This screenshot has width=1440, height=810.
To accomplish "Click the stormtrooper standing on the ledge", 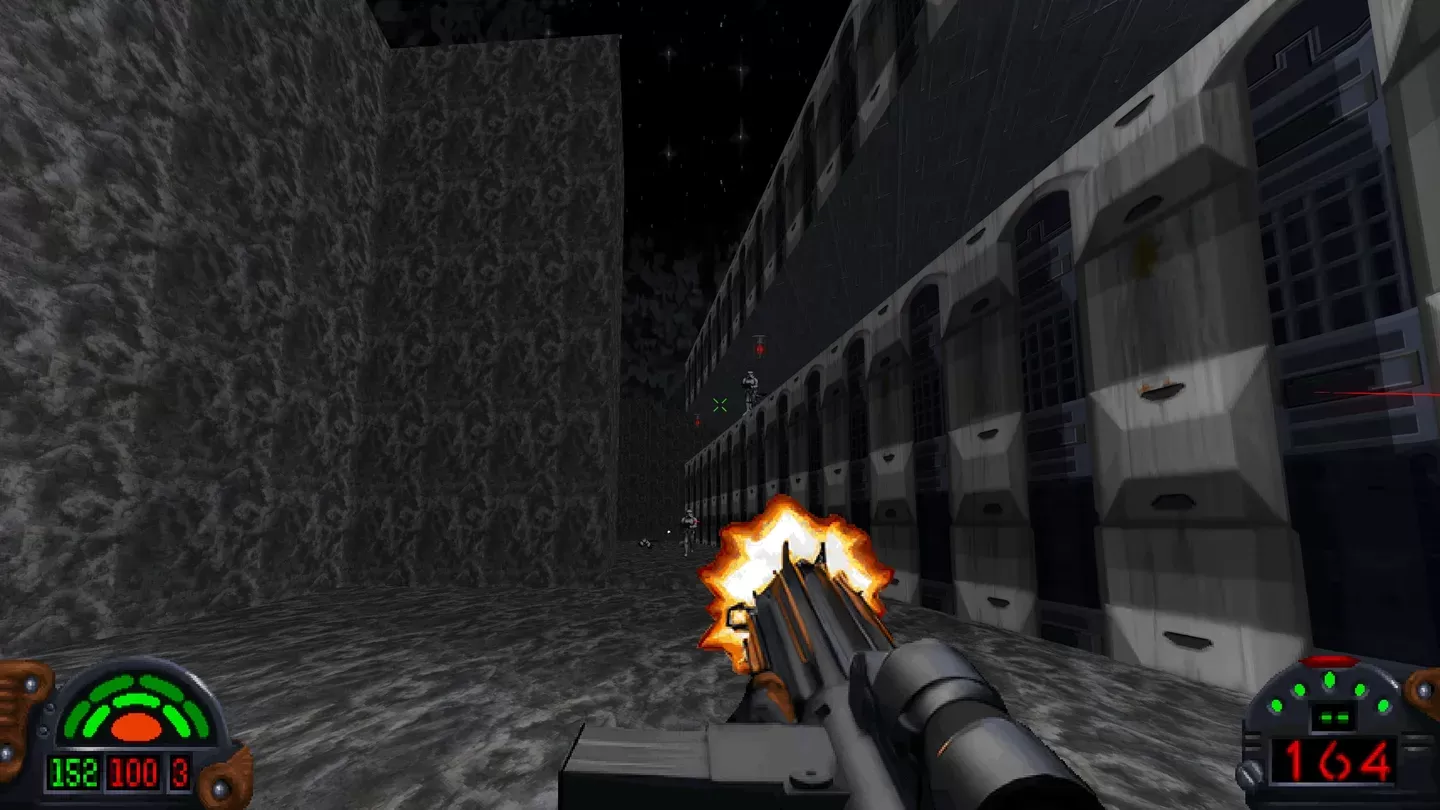I will point(748,390).
